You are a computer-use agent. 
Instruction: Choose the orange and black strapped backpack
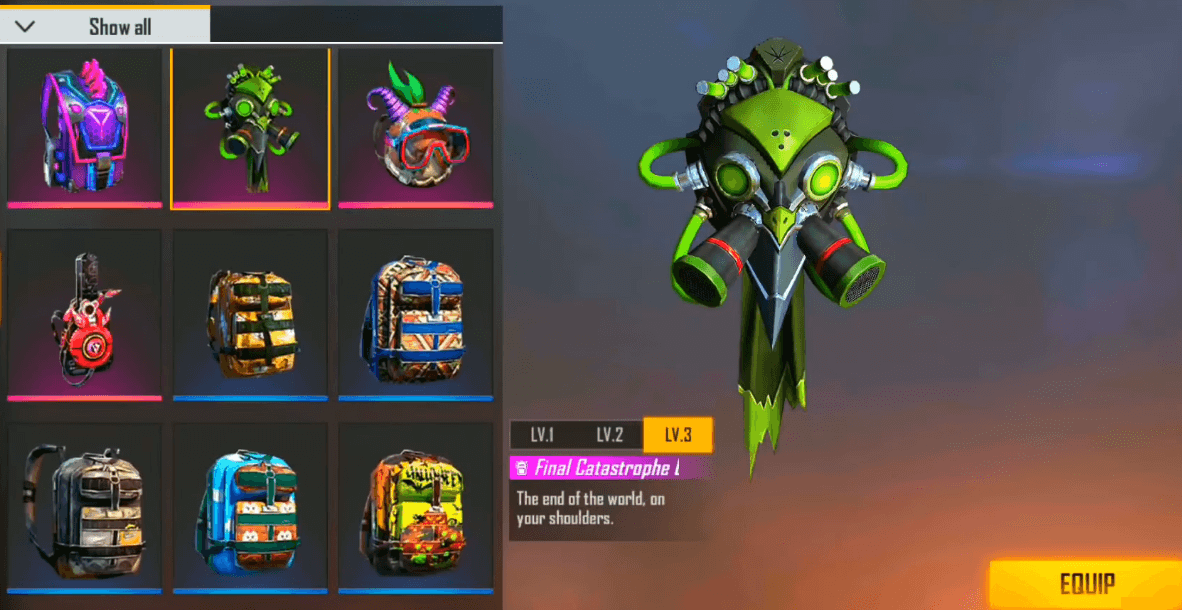pyautogui.click(x=250, y=313)
